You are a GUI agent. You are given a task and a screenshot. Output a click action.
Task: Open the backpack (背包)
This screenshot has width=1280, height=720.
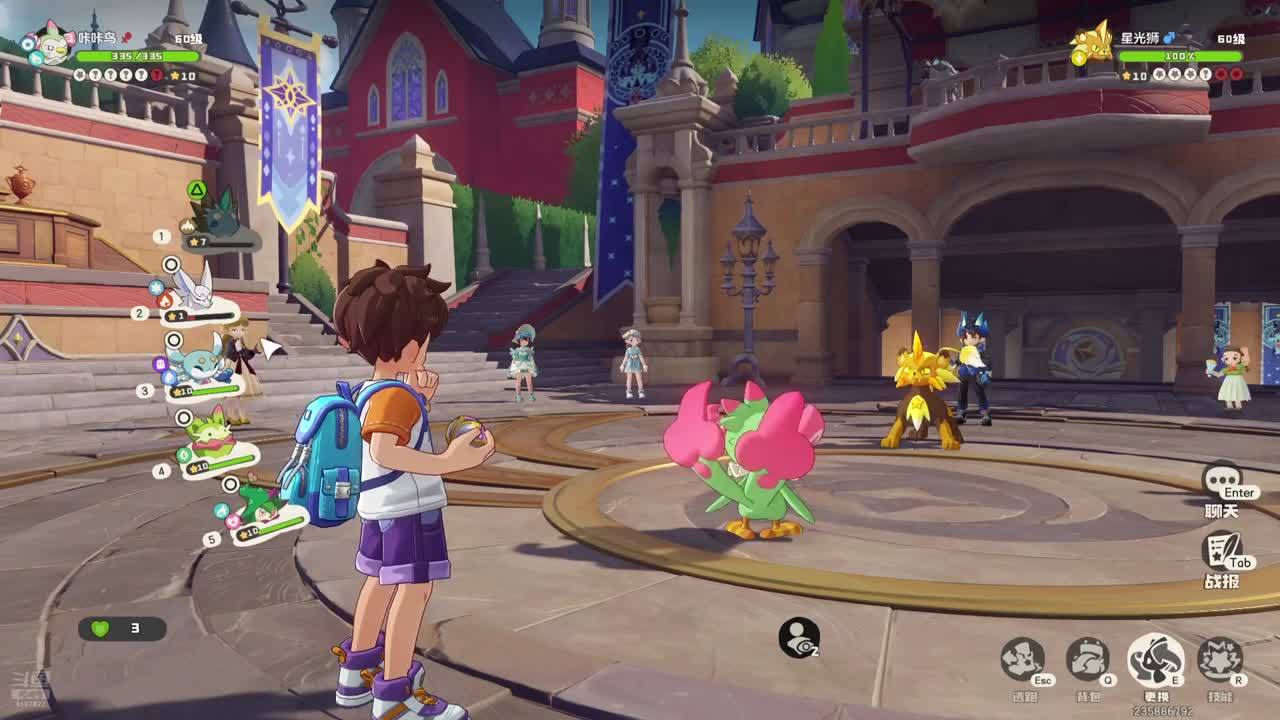point(1088,660)
